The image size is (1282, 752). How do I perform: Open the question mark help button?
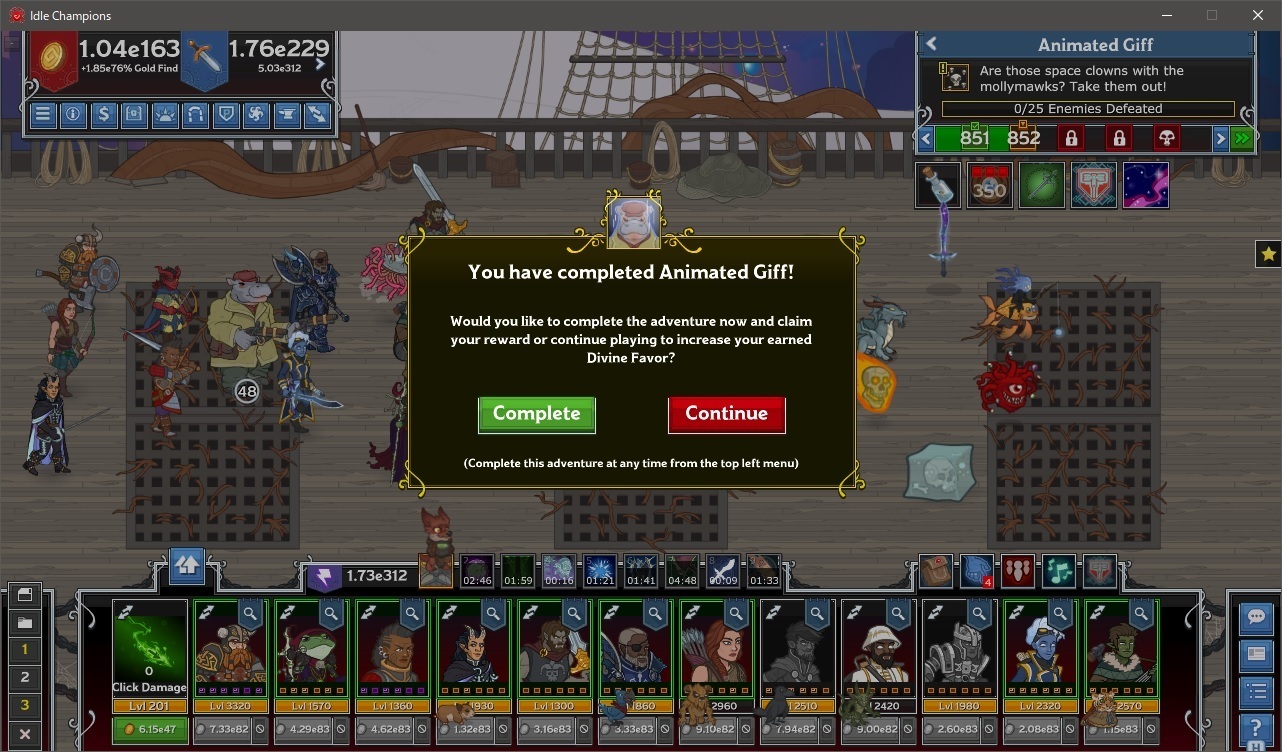tap(1255, 728)
